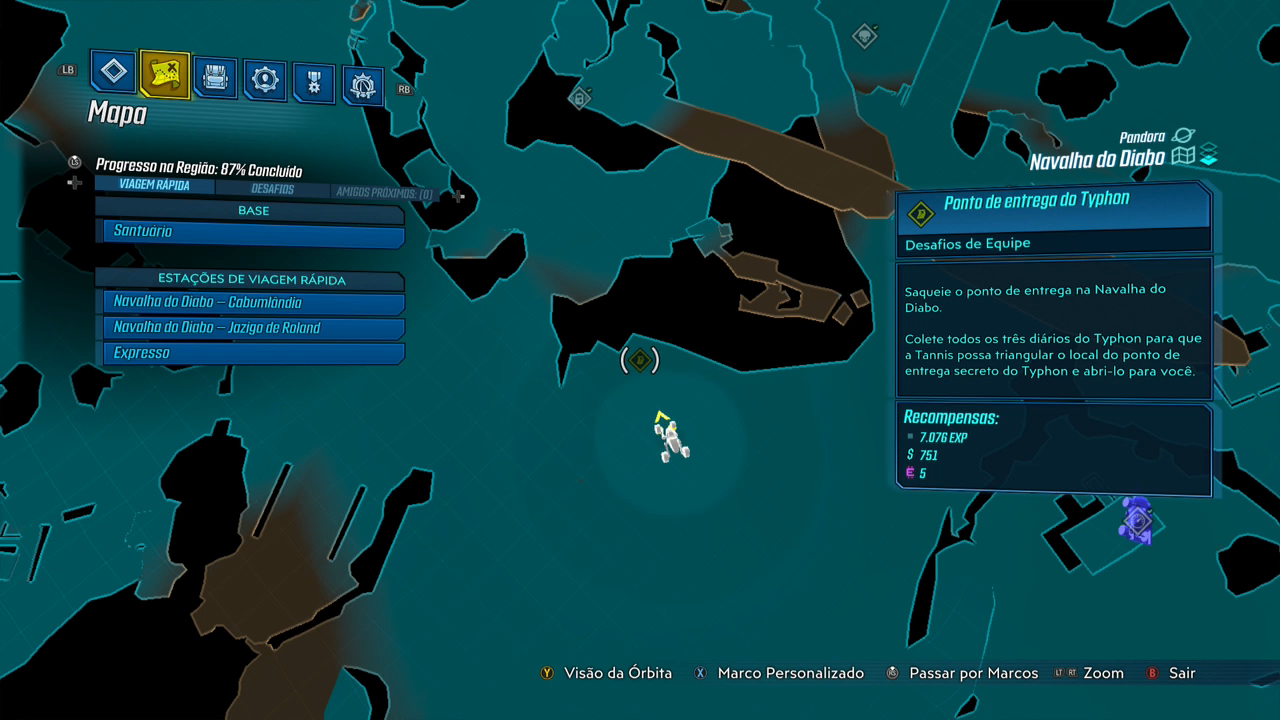The image size is (1280, 720).
Task: Select the yellow Mapa tab
Action: tap(164, 74)
